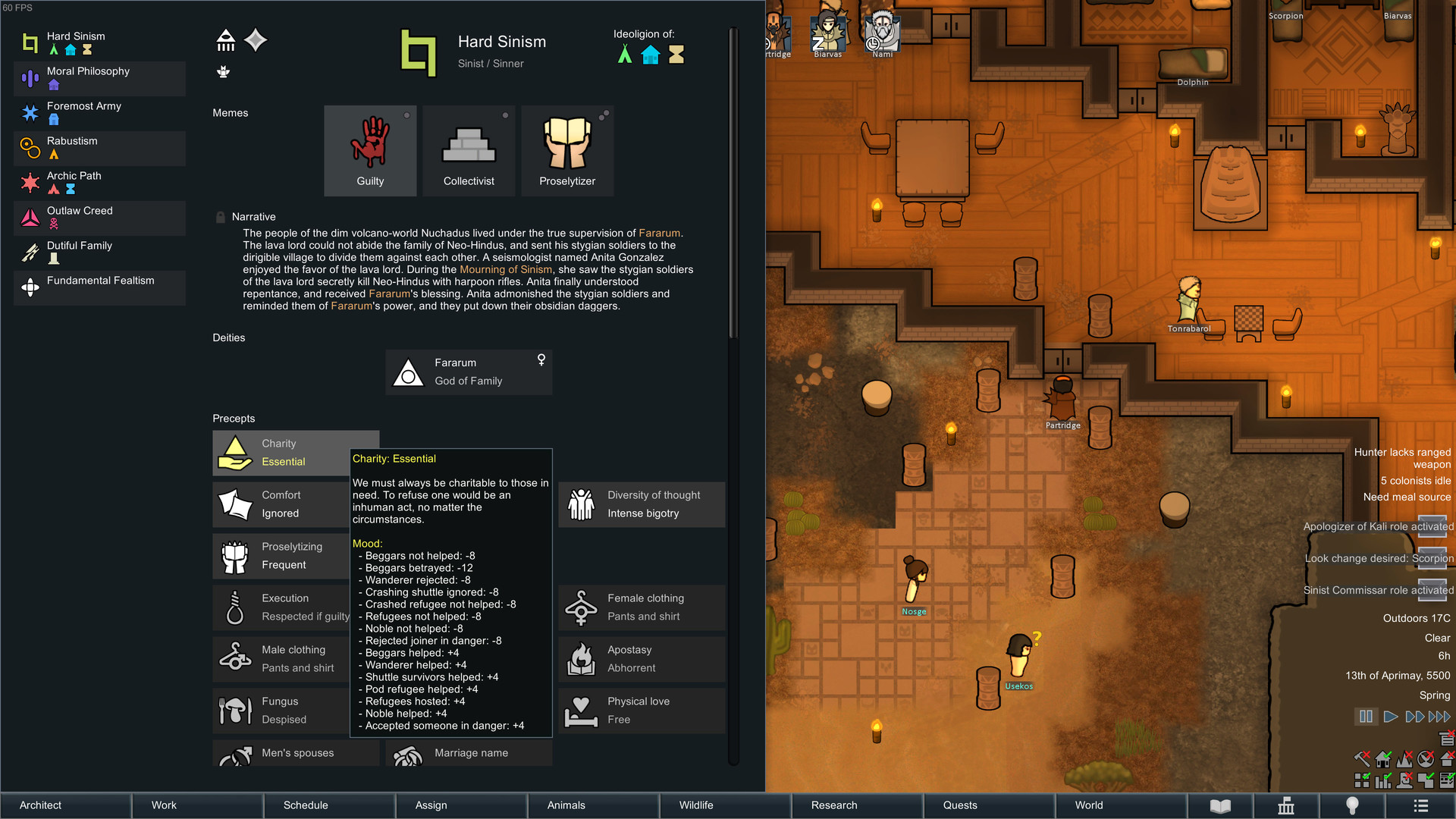The width and height of the screenshot is (1456, 819).
Task: Select the Proselytizer meme
Action: click(567, 149)
